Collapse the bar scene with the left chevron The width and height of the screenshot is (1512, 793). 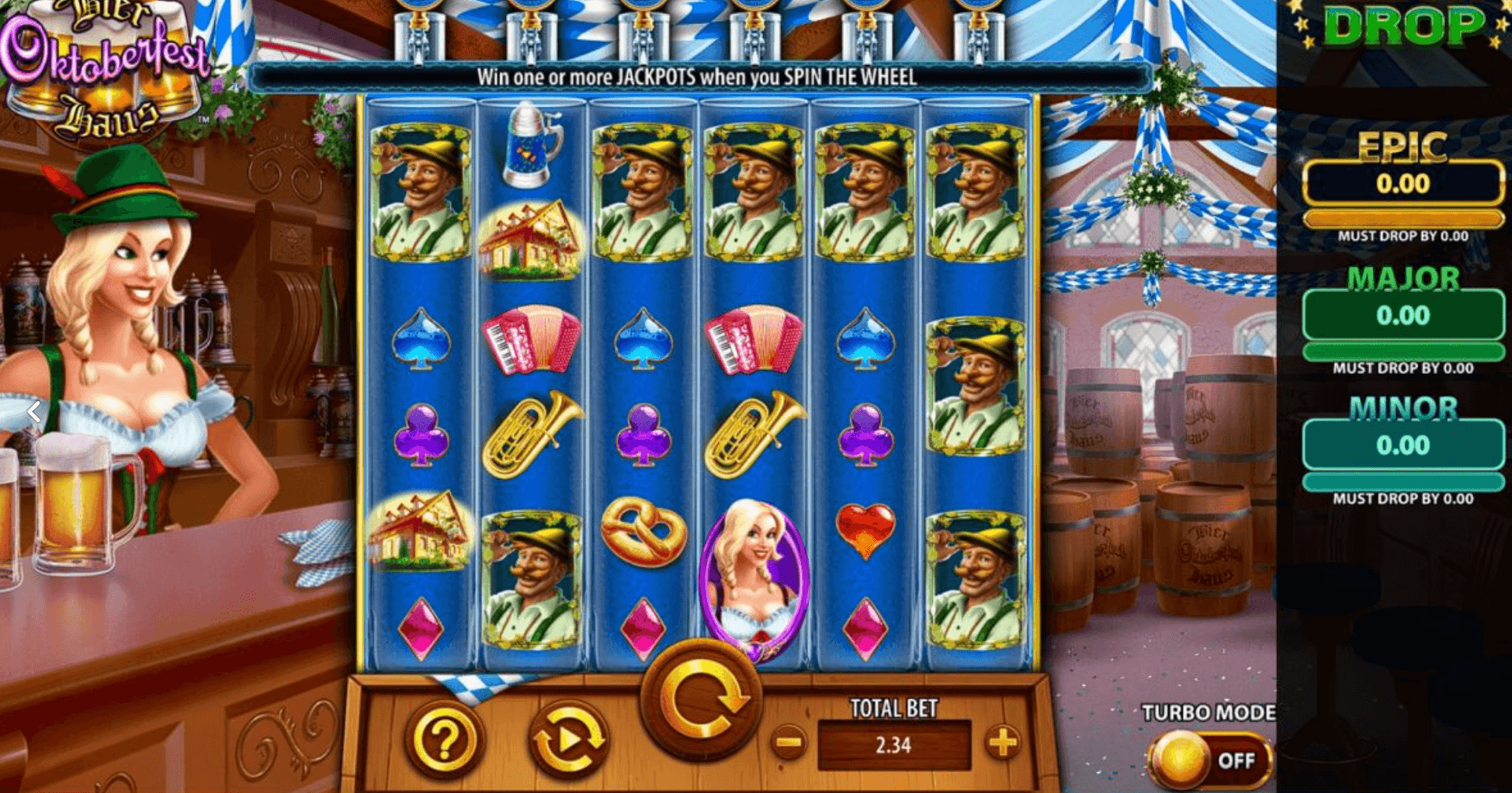[x=33, y=412]
